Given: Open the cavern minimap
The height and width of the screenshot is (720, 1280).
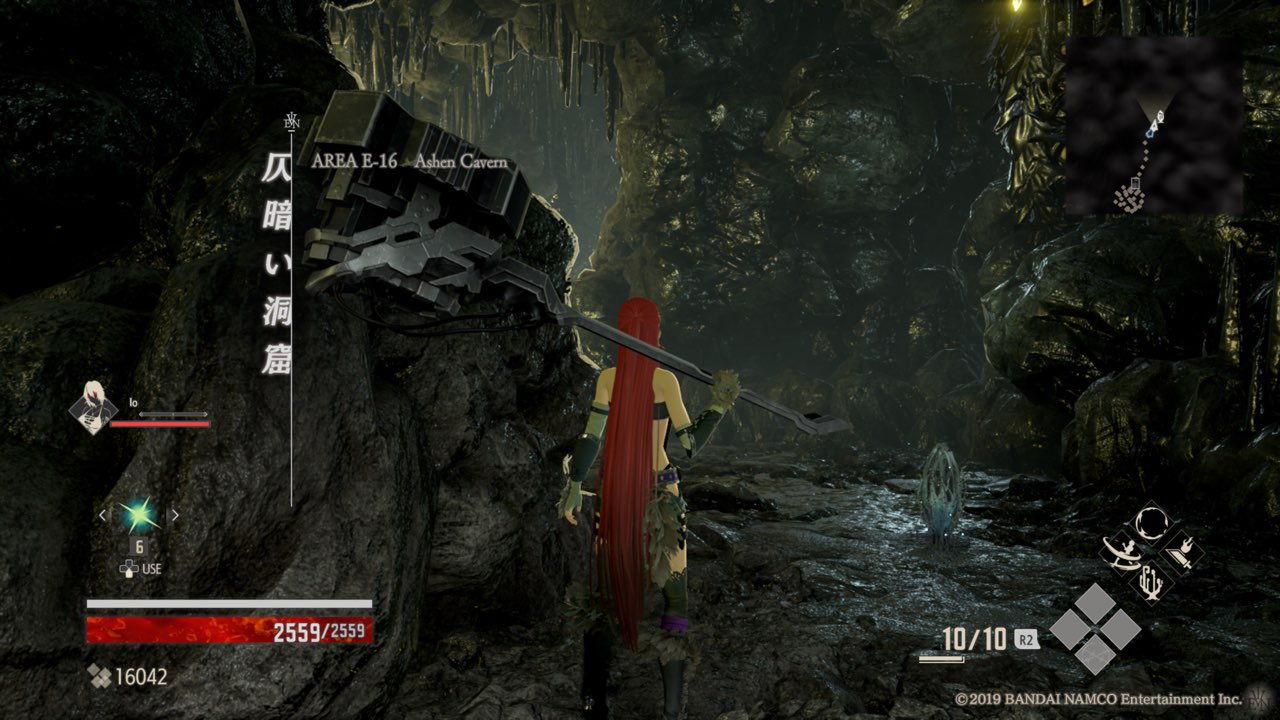Looking at the screenshot, I should 1153,126.
